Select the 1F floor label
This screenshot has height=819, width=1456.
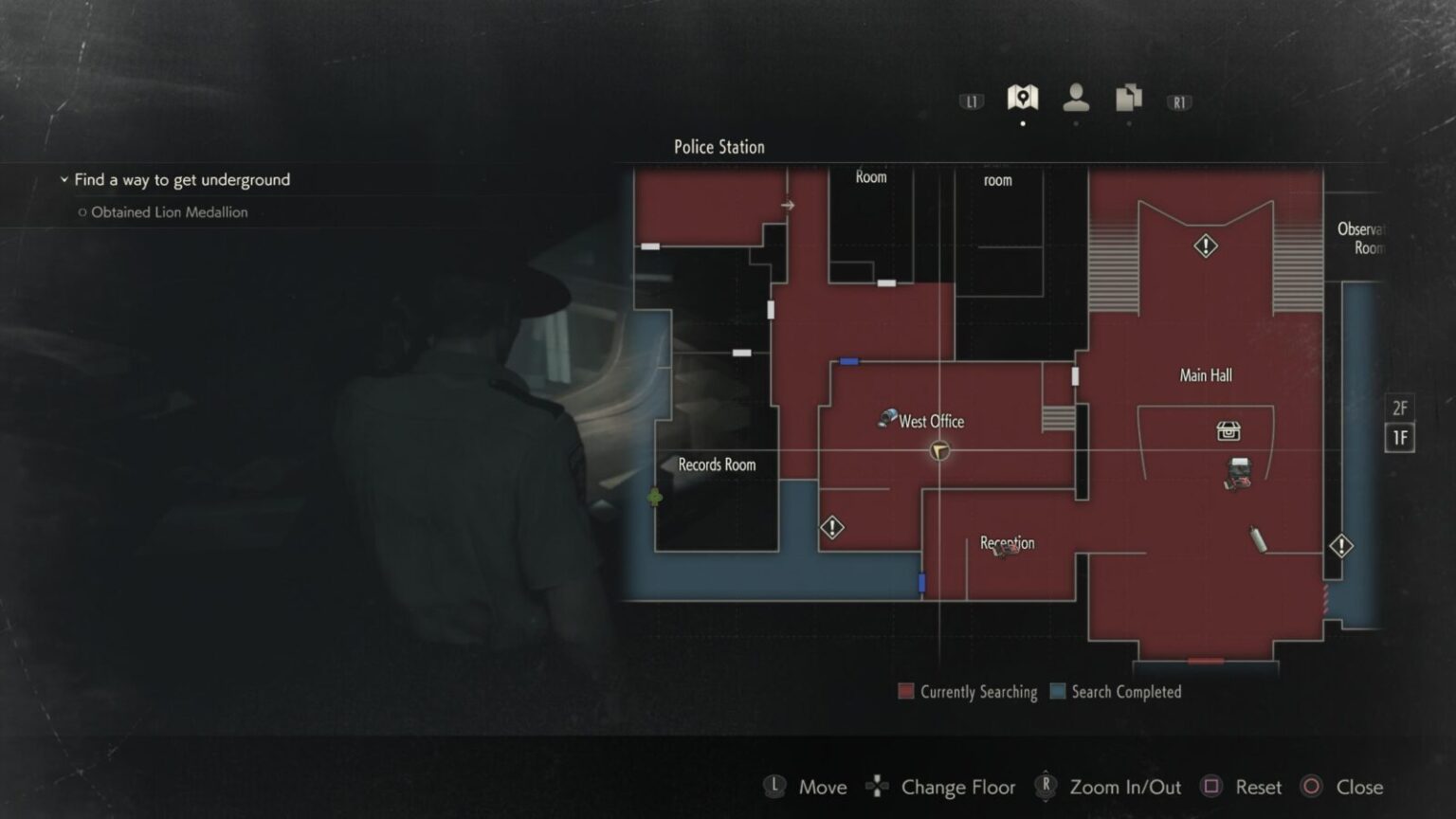point(1400,438)
